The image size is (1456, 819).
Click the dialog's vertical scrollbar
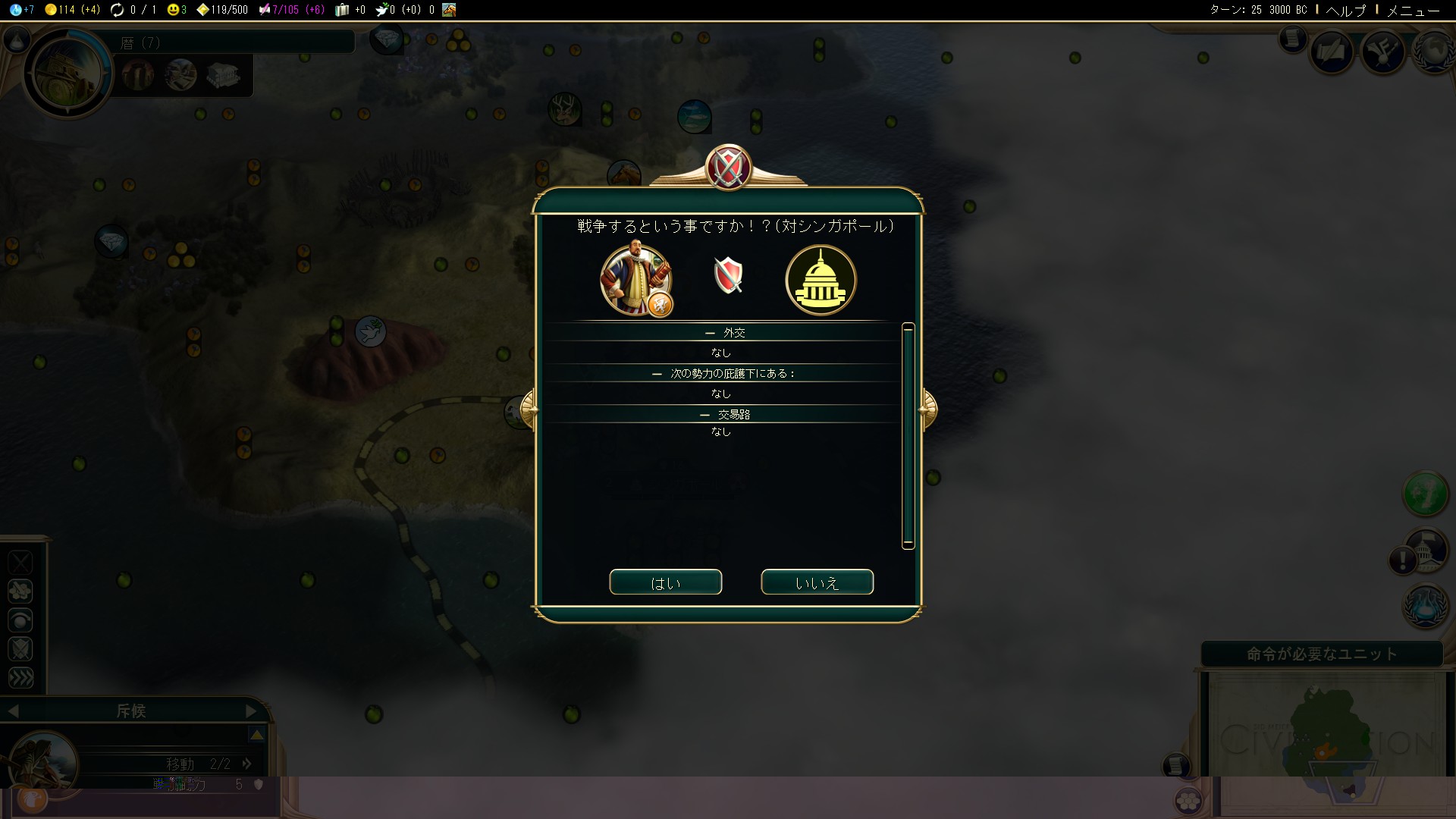pyautogui.click(x=908, y=435)
